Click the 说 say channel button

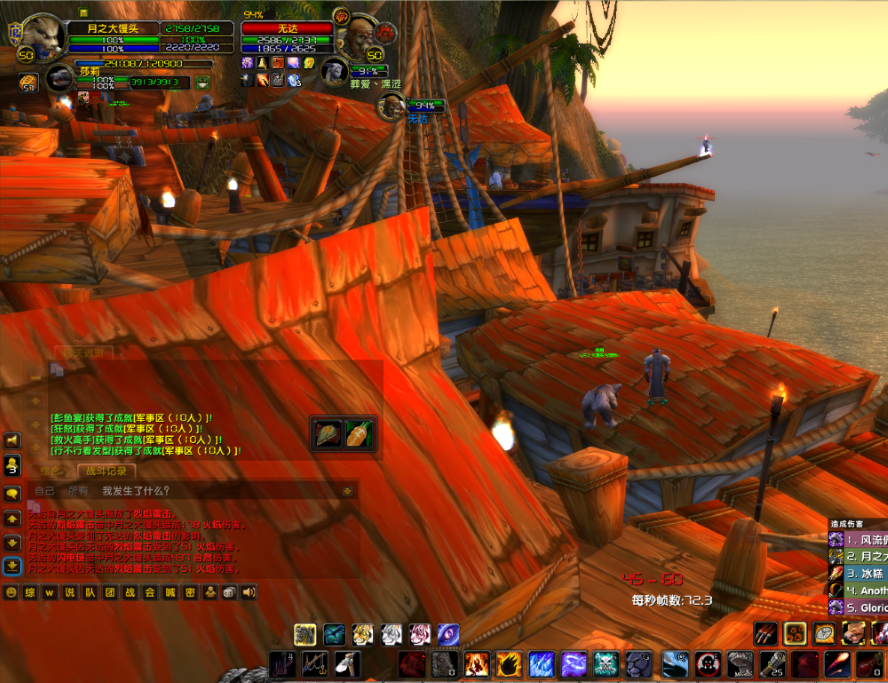(x=70, y=593)
